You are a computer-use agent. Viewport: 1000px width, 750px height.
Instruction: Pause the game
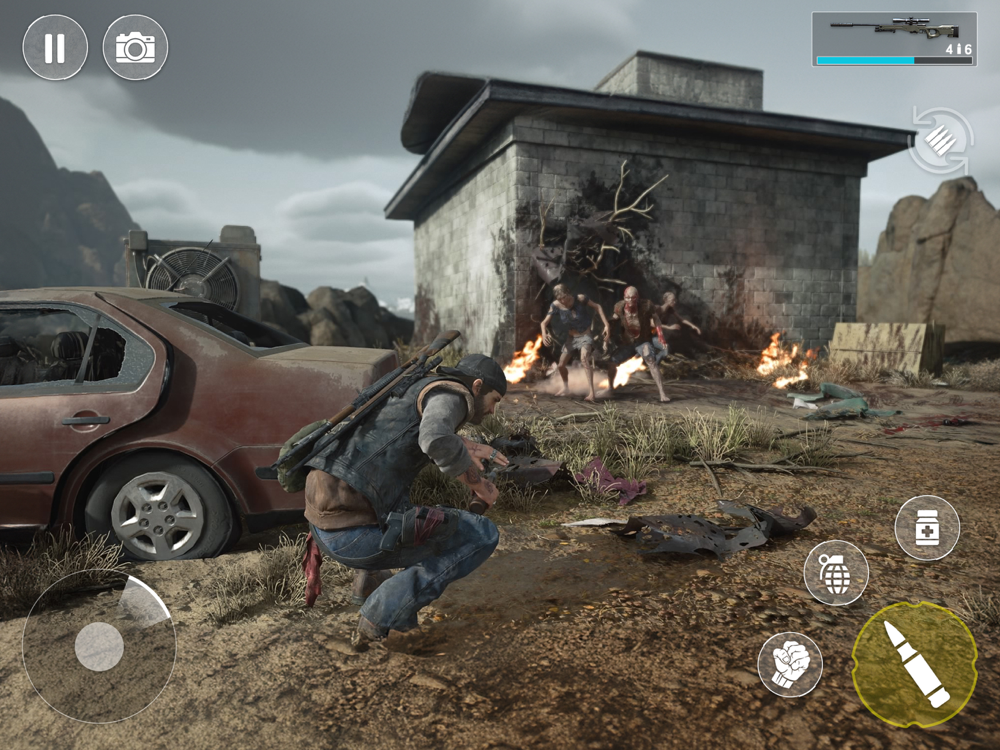55,47
